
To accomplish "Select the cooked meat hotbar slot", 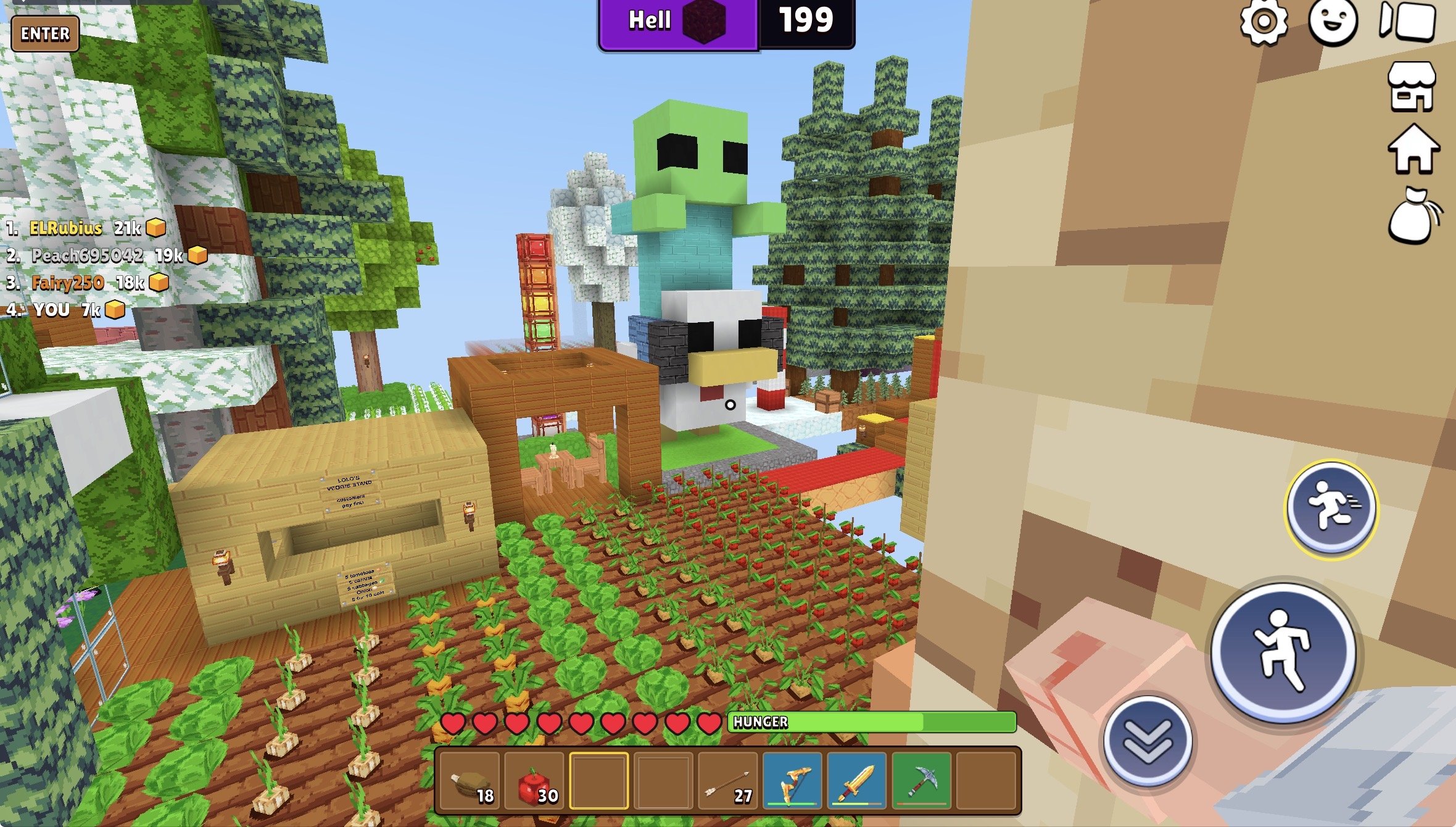I will (471, 780).
